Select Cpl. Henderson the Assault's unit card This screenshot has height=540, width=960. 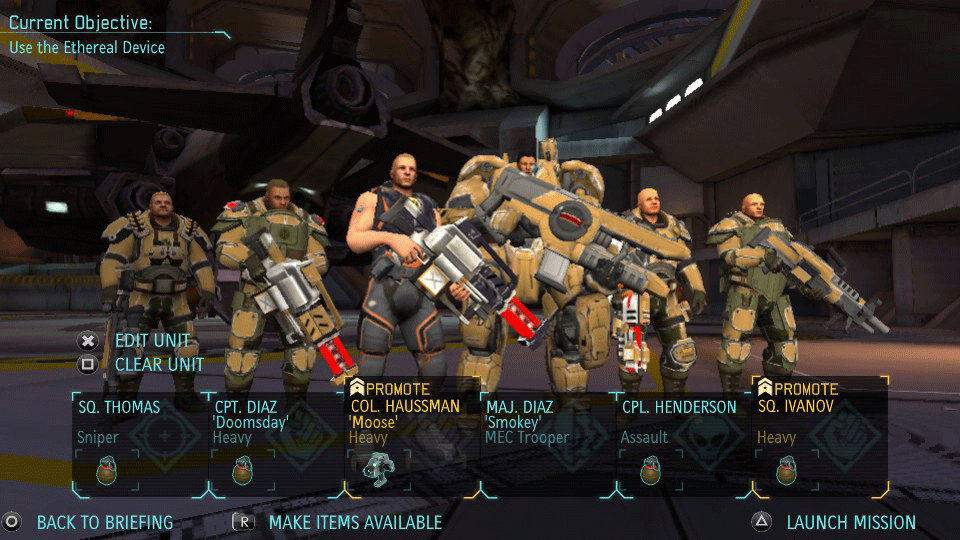683,422
